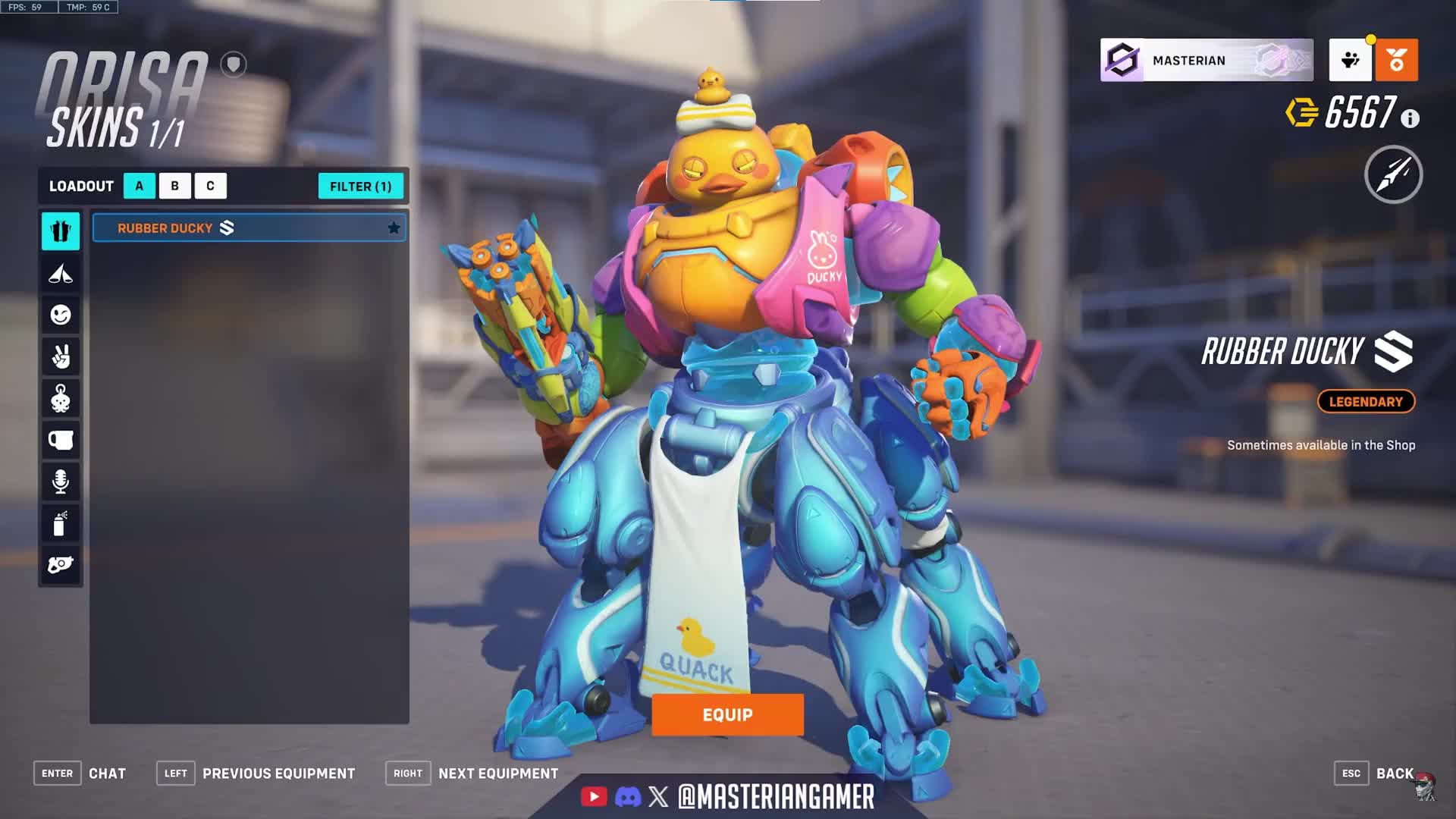The width and height of the screenshot is (1456, 819).
Task: Equip the Rubber Ducky skin
Action: [727, 714]
